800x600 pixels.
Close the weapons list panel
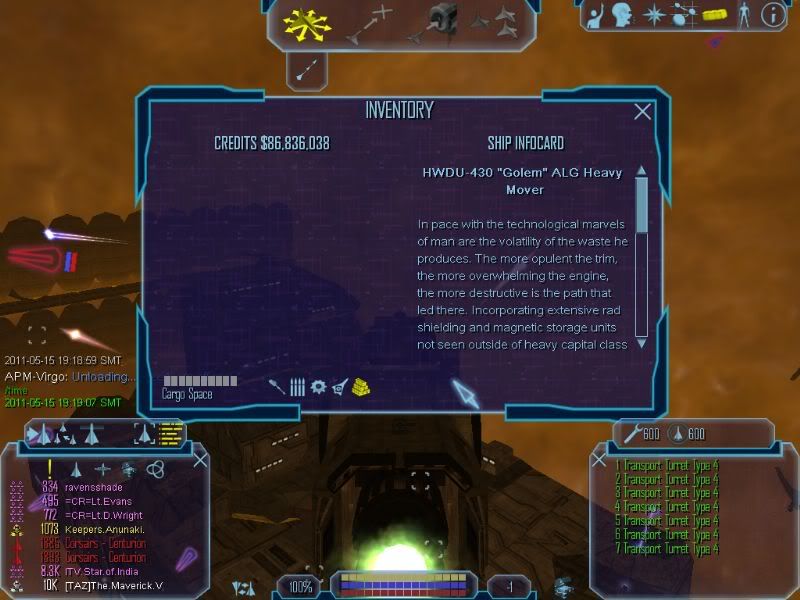(x=599, y=460)
